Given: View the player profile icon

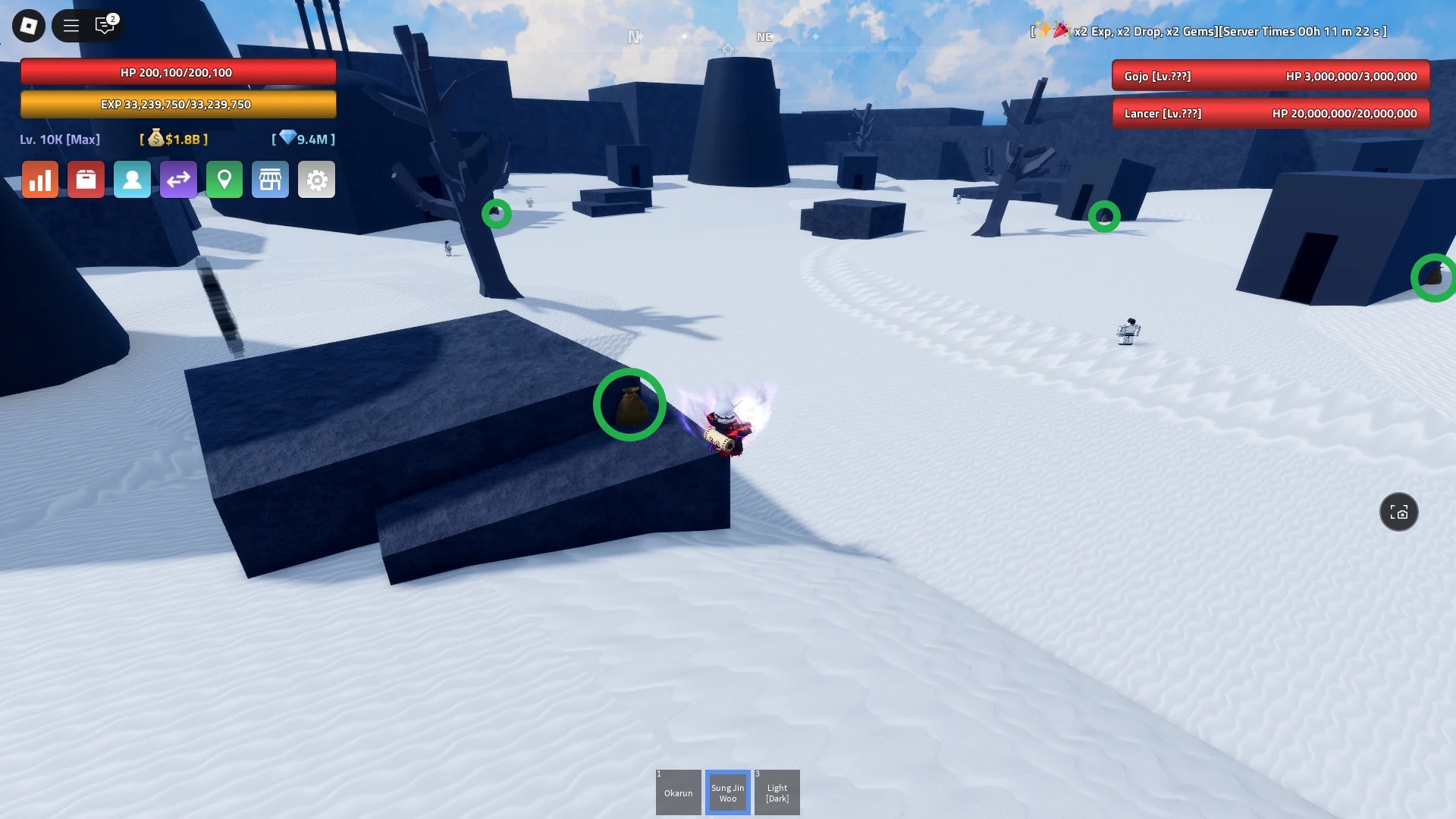Looking at the screenshot, I should click(x=132, y=180).
